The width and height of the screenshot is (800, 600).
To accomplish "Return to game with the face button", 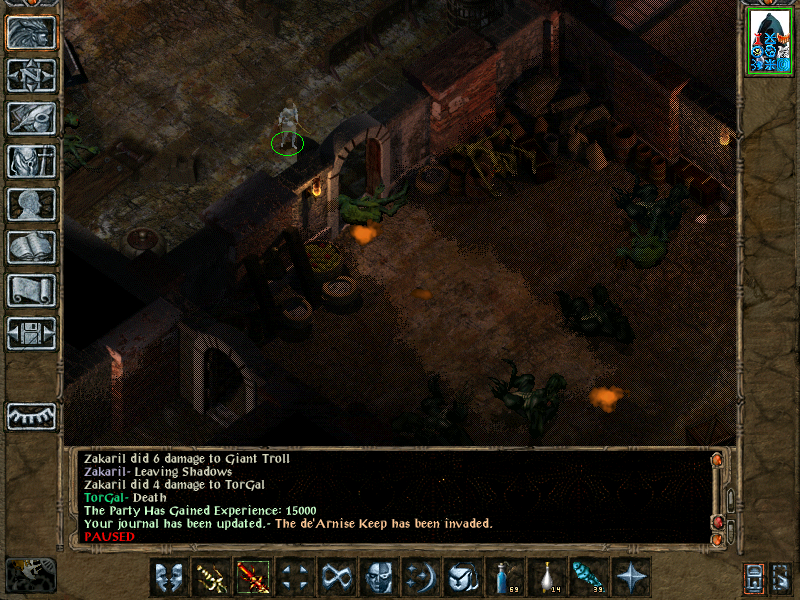I will click(x=31, y=33).
